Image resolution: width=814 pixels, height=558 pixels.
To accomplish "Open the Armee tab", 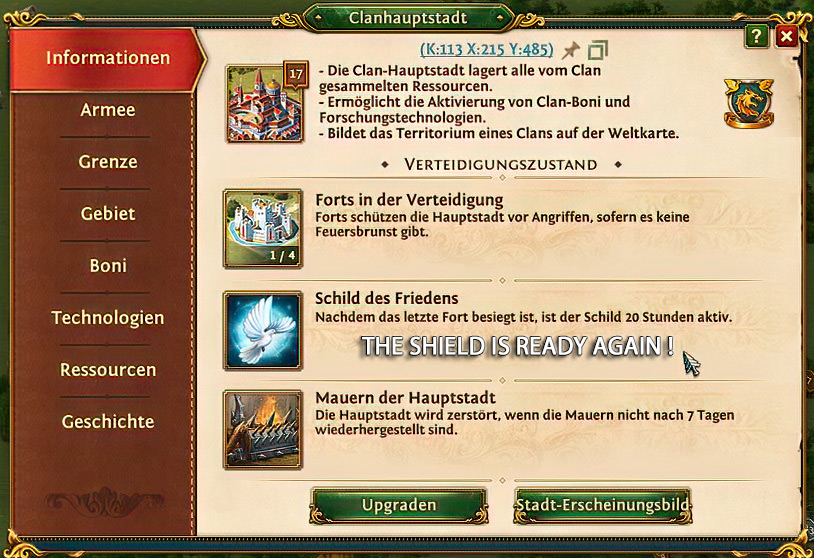I will [108, 110].
